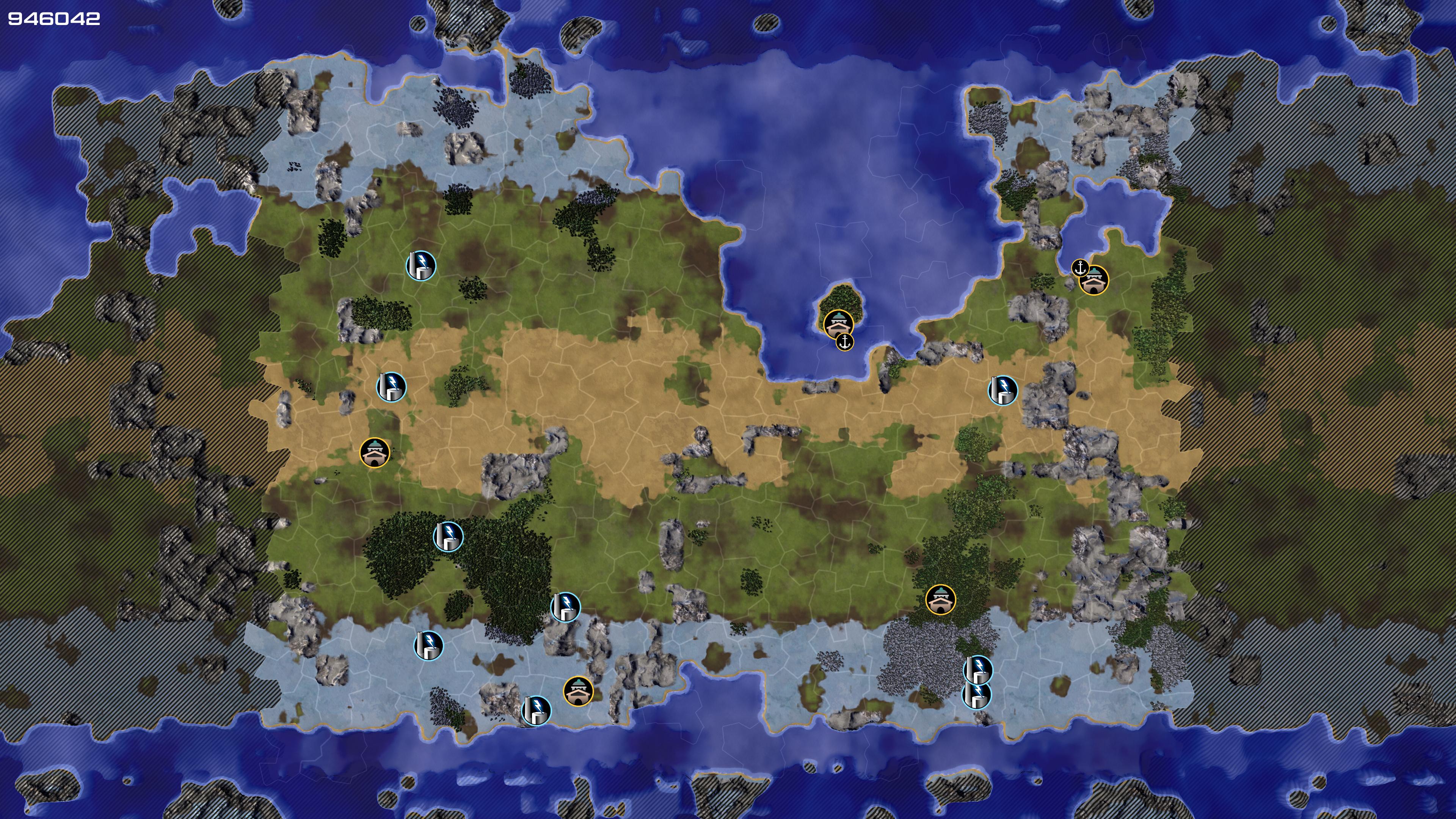1456x819 pixels.
Task: Select the lightning marker nearest the snowy settlement
Action: coord(536,711)
